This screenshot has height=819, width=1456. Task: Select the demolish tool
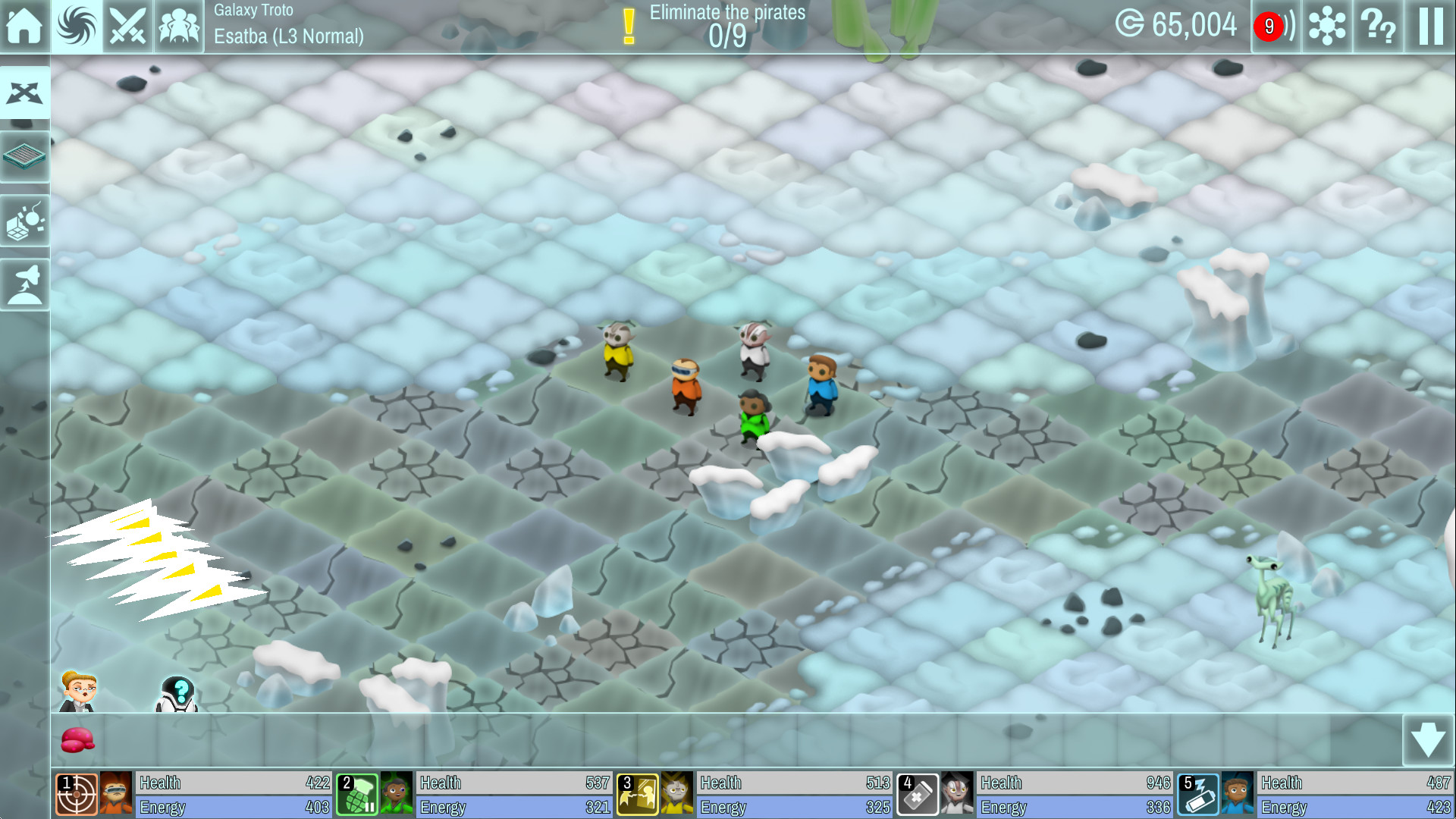(25, 220)
